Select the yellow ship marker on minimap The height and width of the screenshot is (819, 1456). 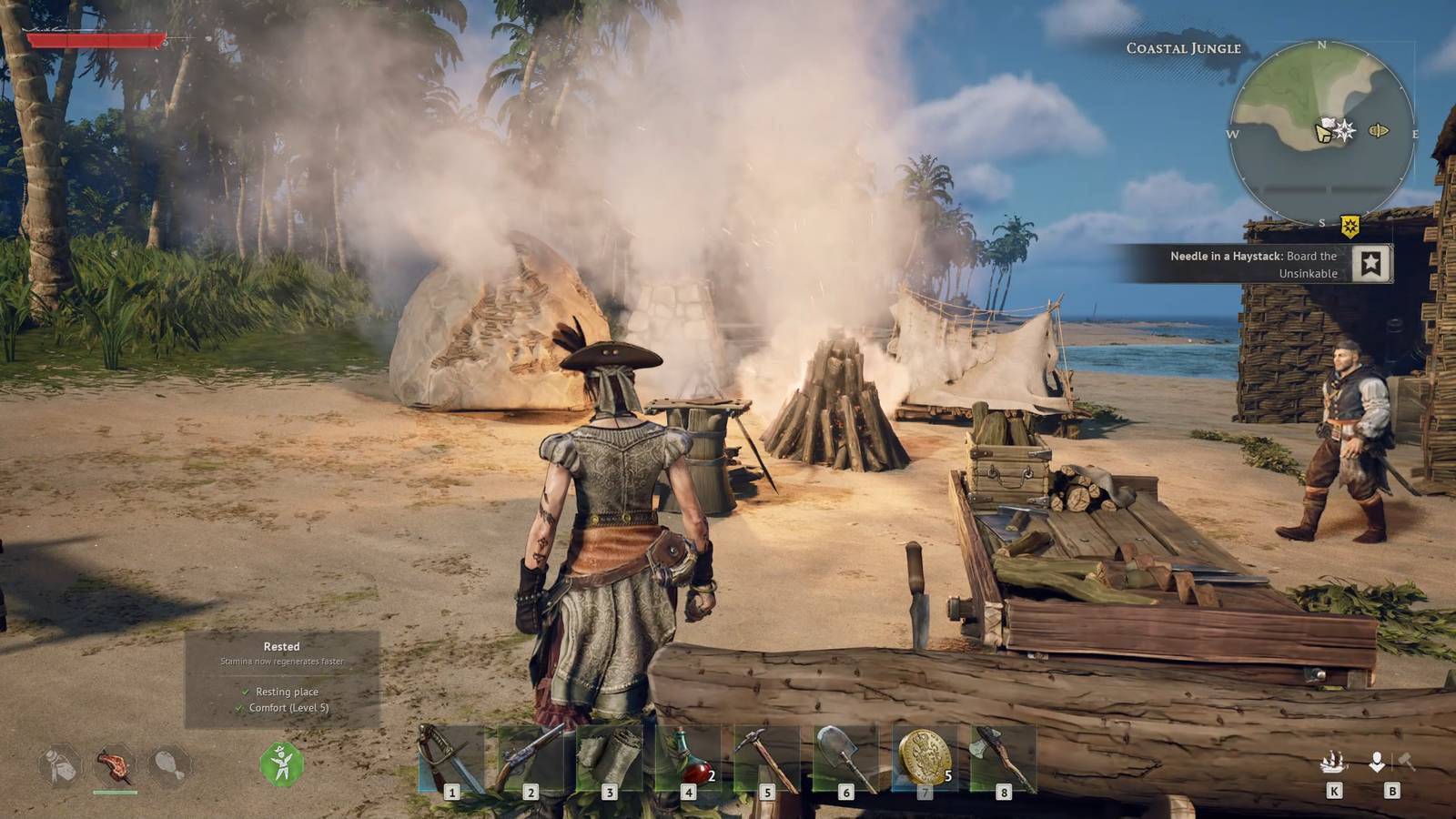click(x=1379, y=131)
